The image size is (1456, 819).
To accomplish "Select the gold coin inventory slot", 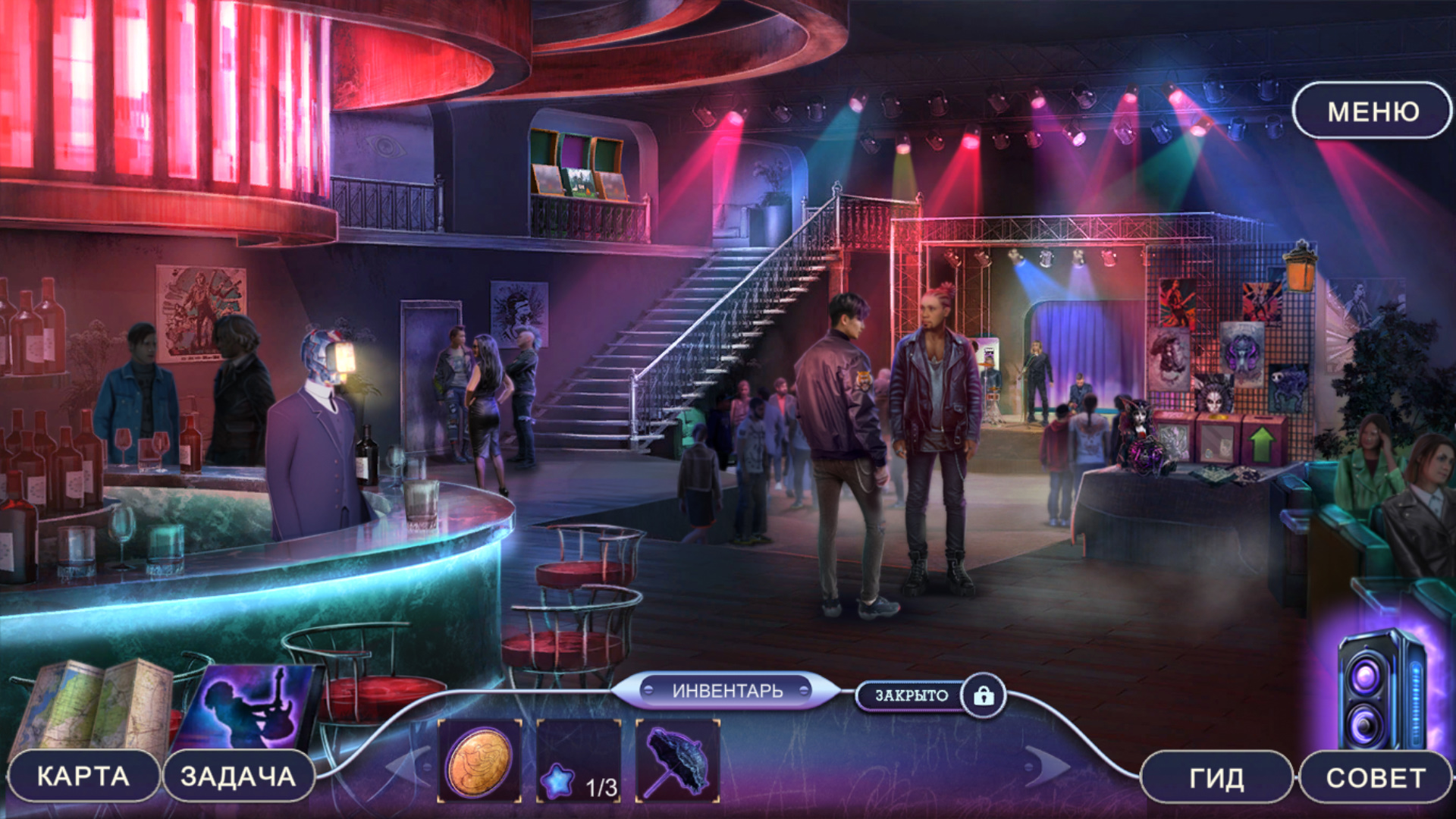I will [479, 761].
